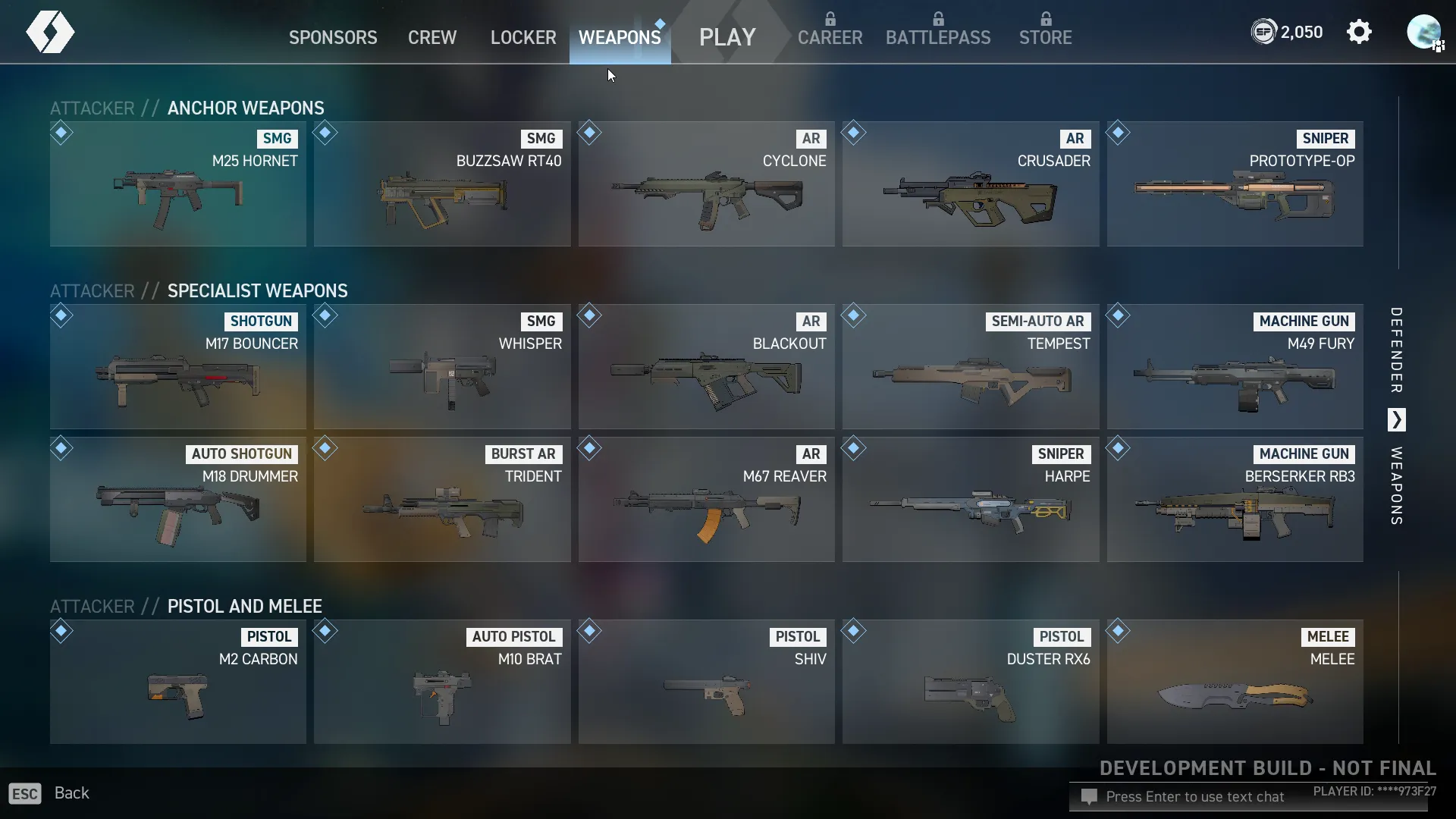Open the M67 Reaver weapon card
Screen dimensions: 1456x819
[x=706, y=500]
